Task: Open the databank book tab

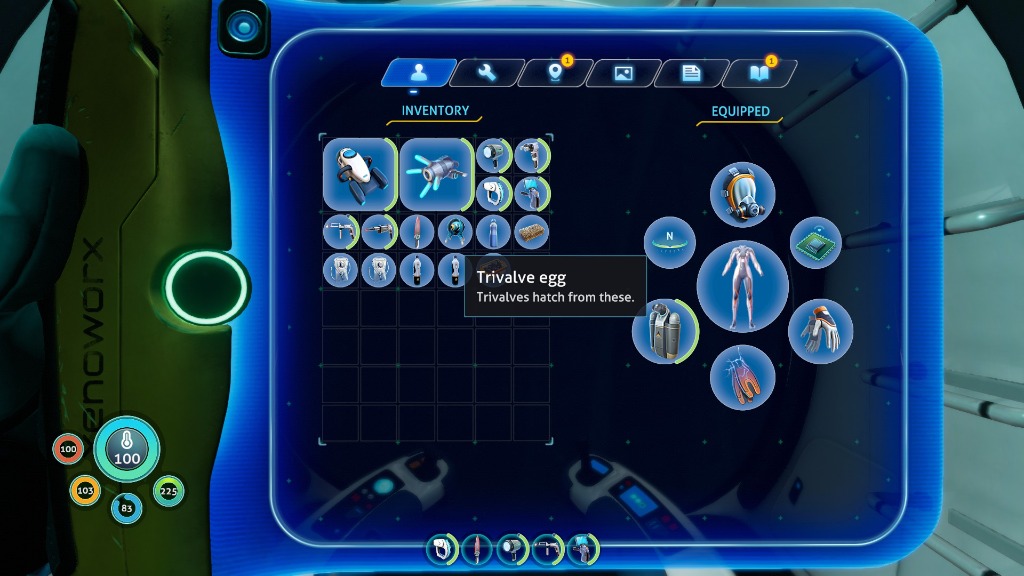Action: click(759, 73)
